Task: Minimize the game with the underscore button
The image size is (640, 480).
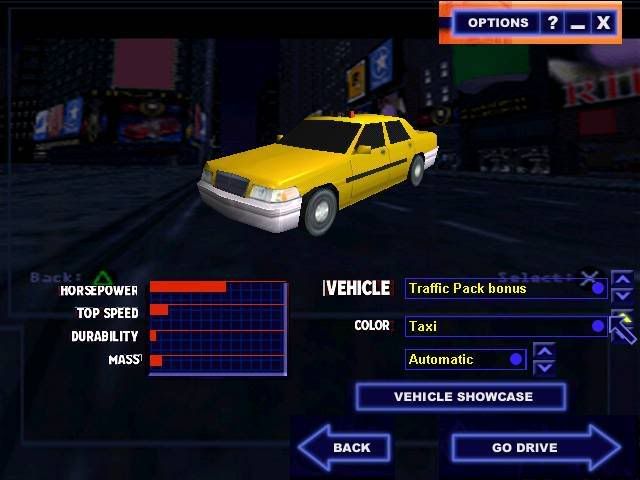Action: [577, 23]
